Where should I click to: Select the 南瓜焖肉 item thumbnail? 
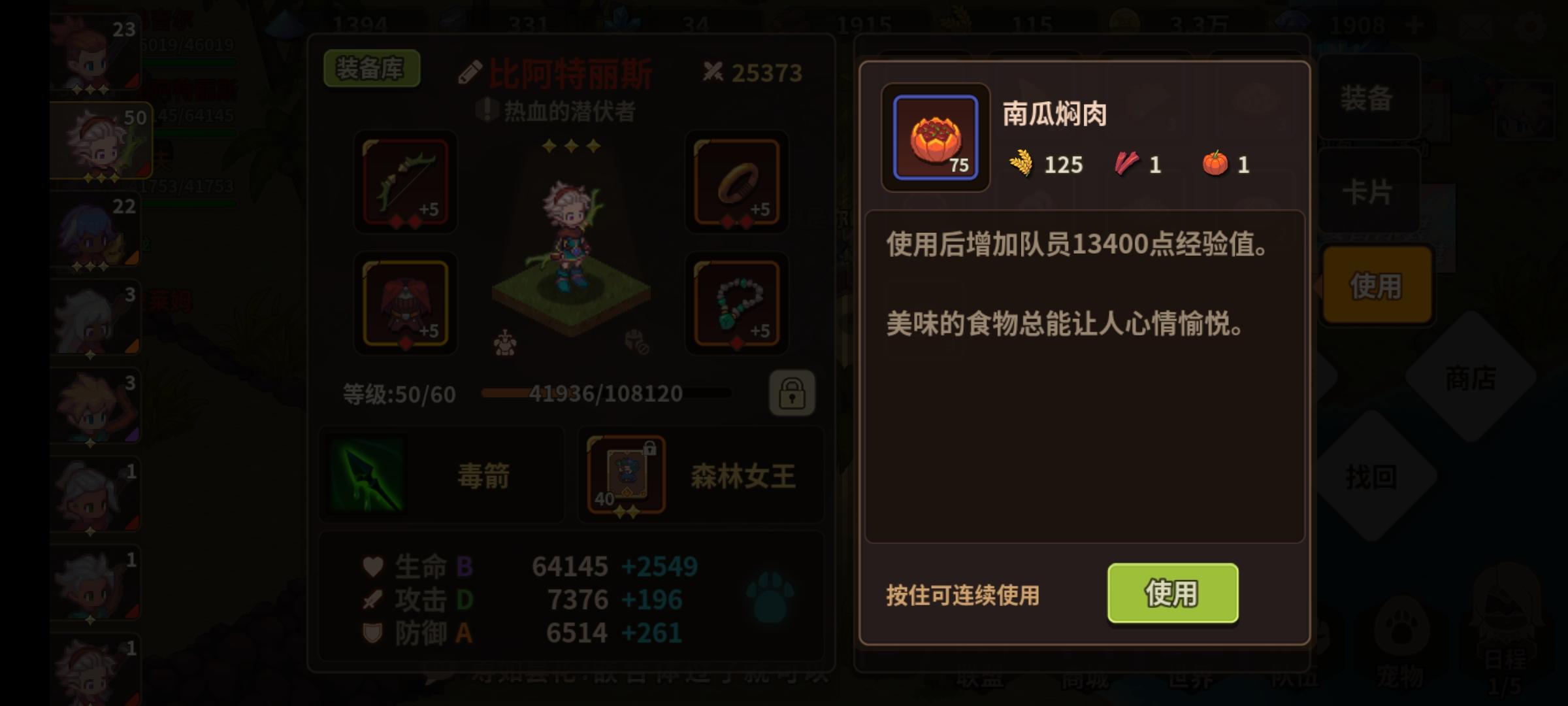(934, 136)
